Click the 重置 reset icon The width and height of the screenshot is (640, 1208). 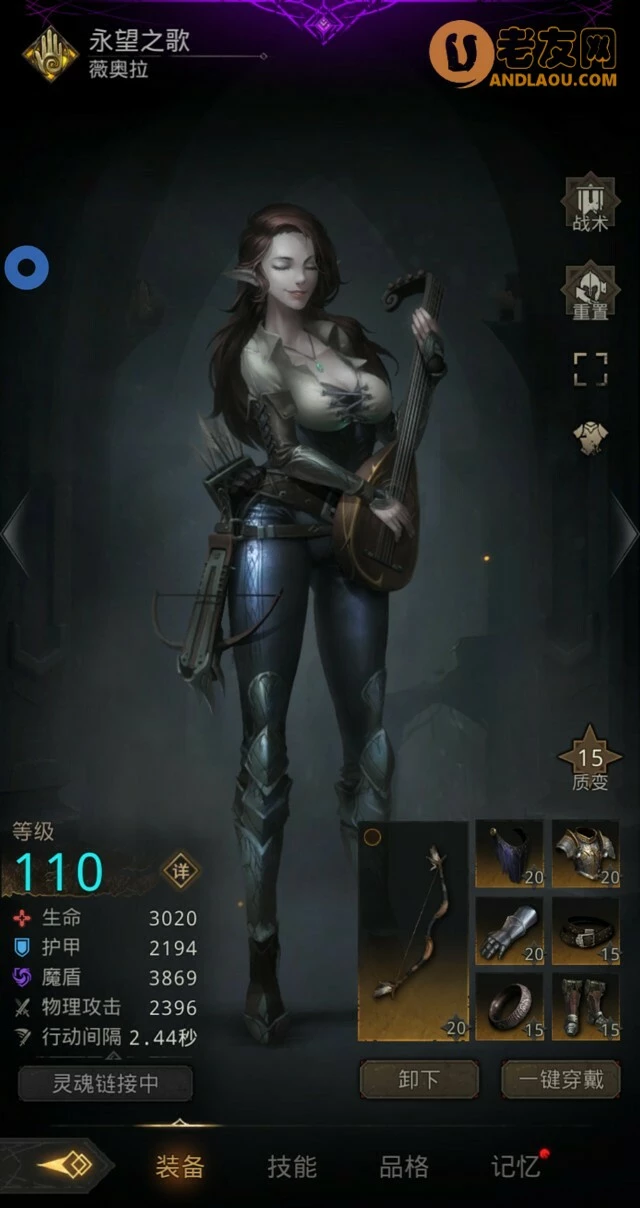(590, 291)
